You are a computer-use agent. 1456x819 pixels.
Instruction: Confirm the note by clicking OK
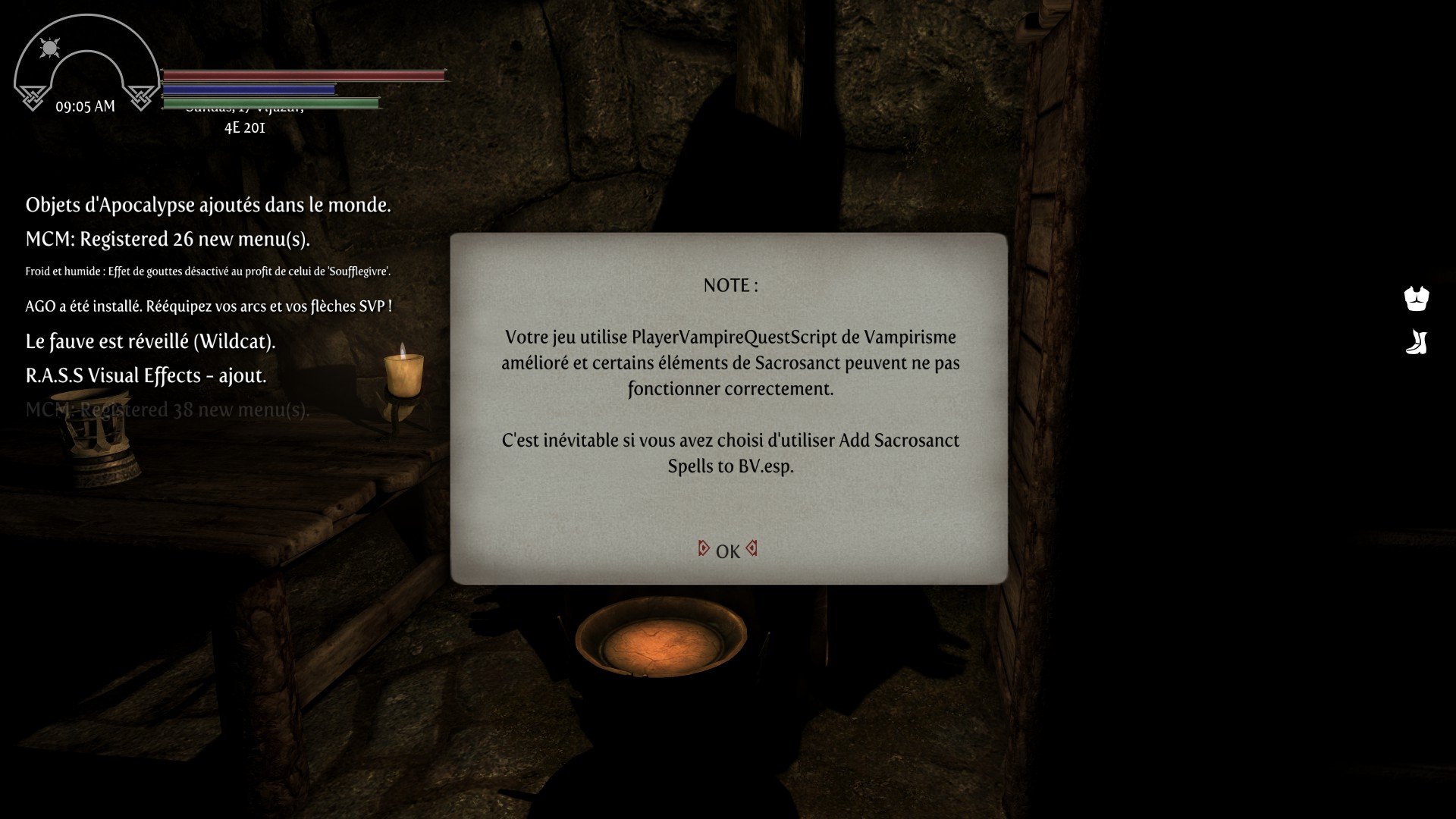click(x=727, y=551)
